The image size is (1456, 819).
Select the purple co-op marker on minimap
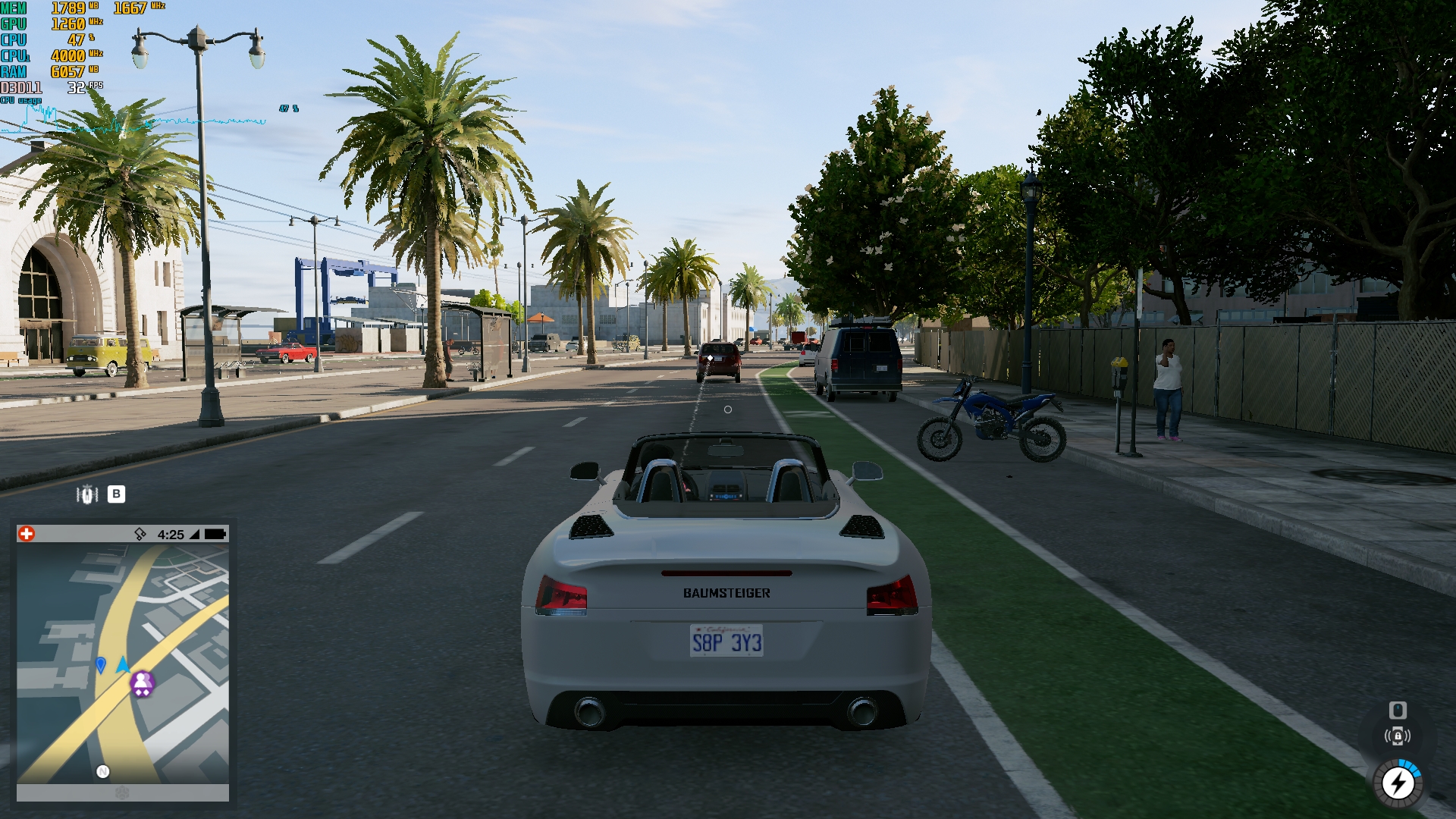tap(143, 683)
